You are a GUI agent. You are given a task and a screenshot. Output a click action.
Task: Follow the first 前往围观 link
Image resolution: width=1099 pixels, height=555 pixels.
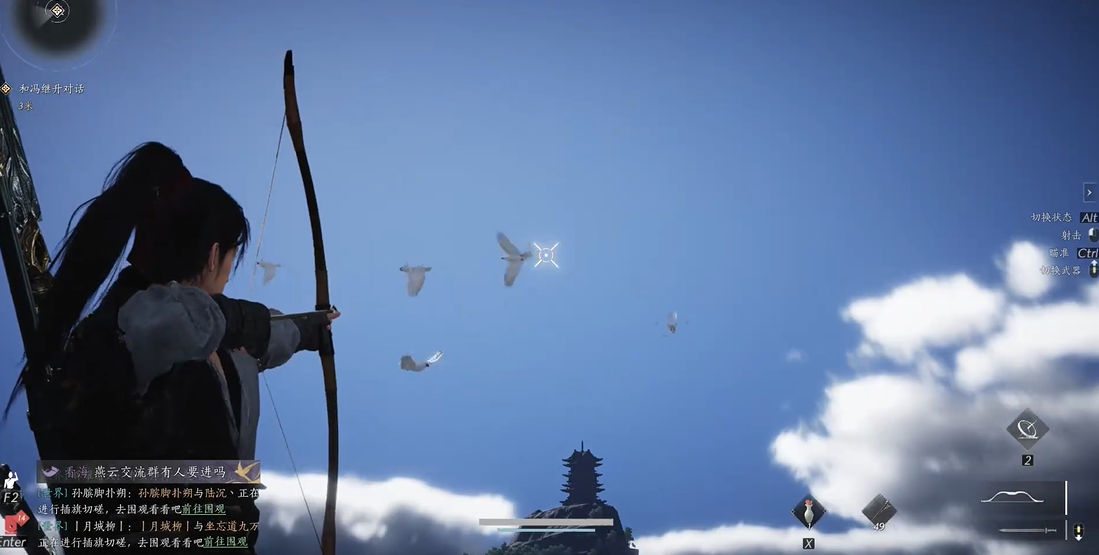[x=202, y=509]
